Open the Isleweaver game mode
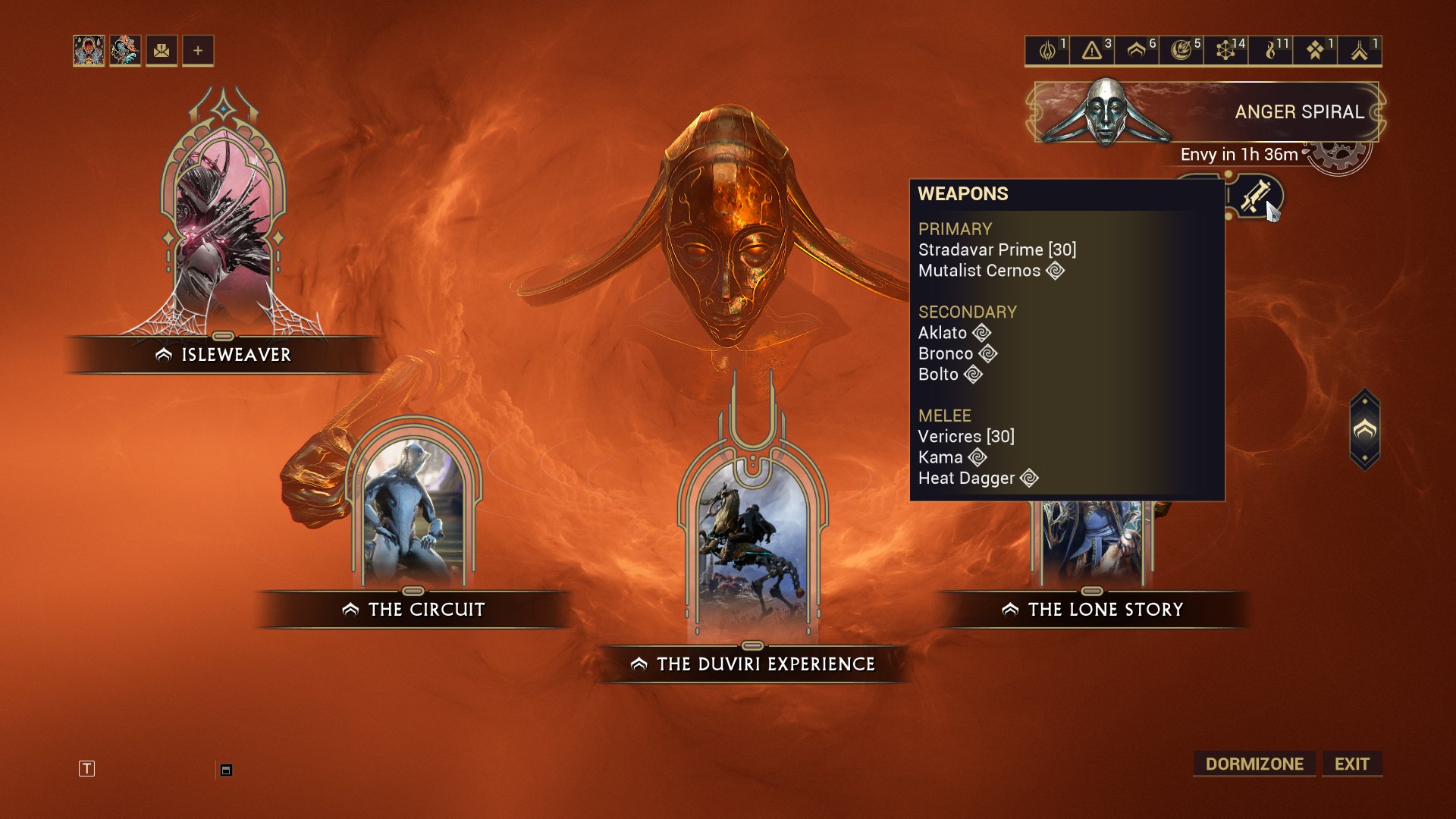The width and height of the screenshot is (1456, 819). click(224, 354)
